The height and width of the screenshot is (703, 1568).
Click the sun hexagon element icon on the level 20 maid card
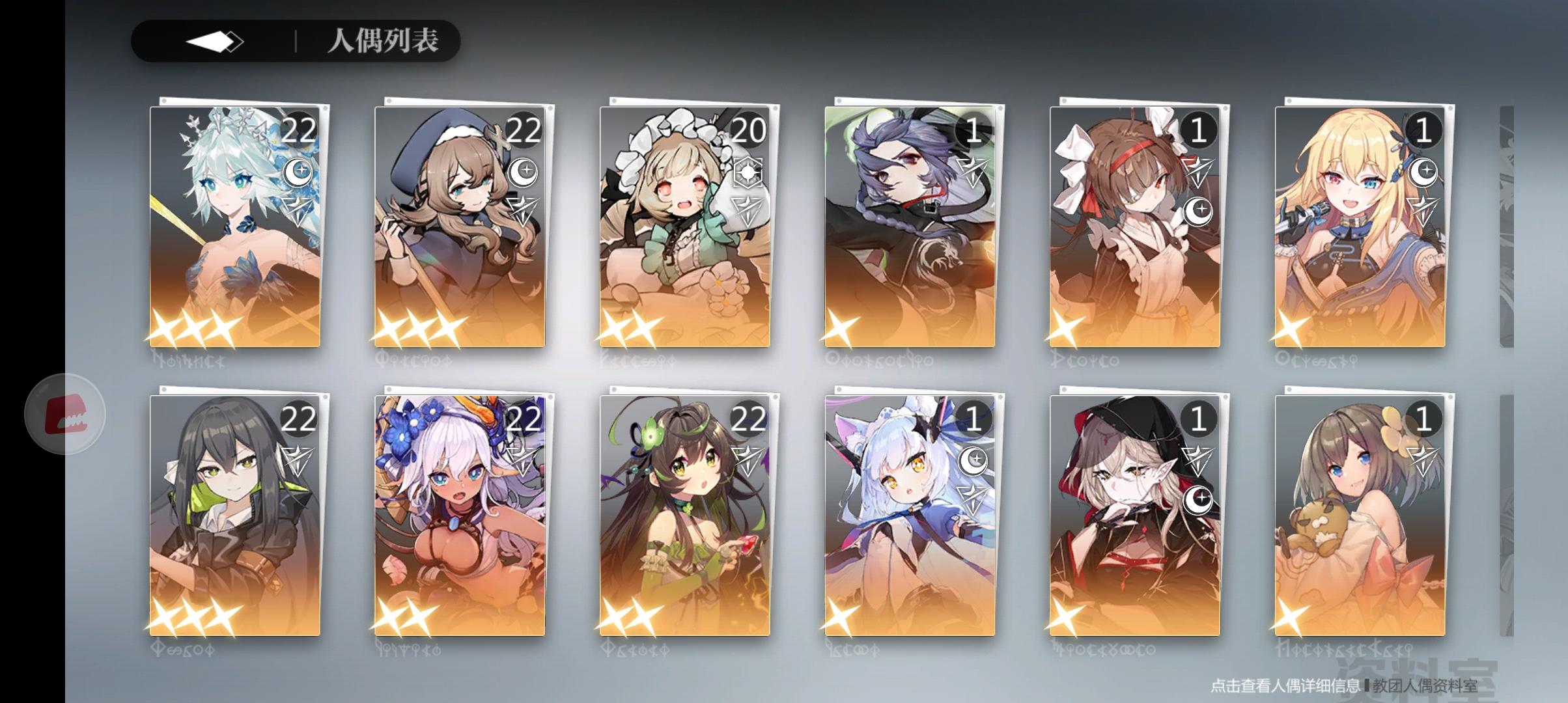[749, 172]
